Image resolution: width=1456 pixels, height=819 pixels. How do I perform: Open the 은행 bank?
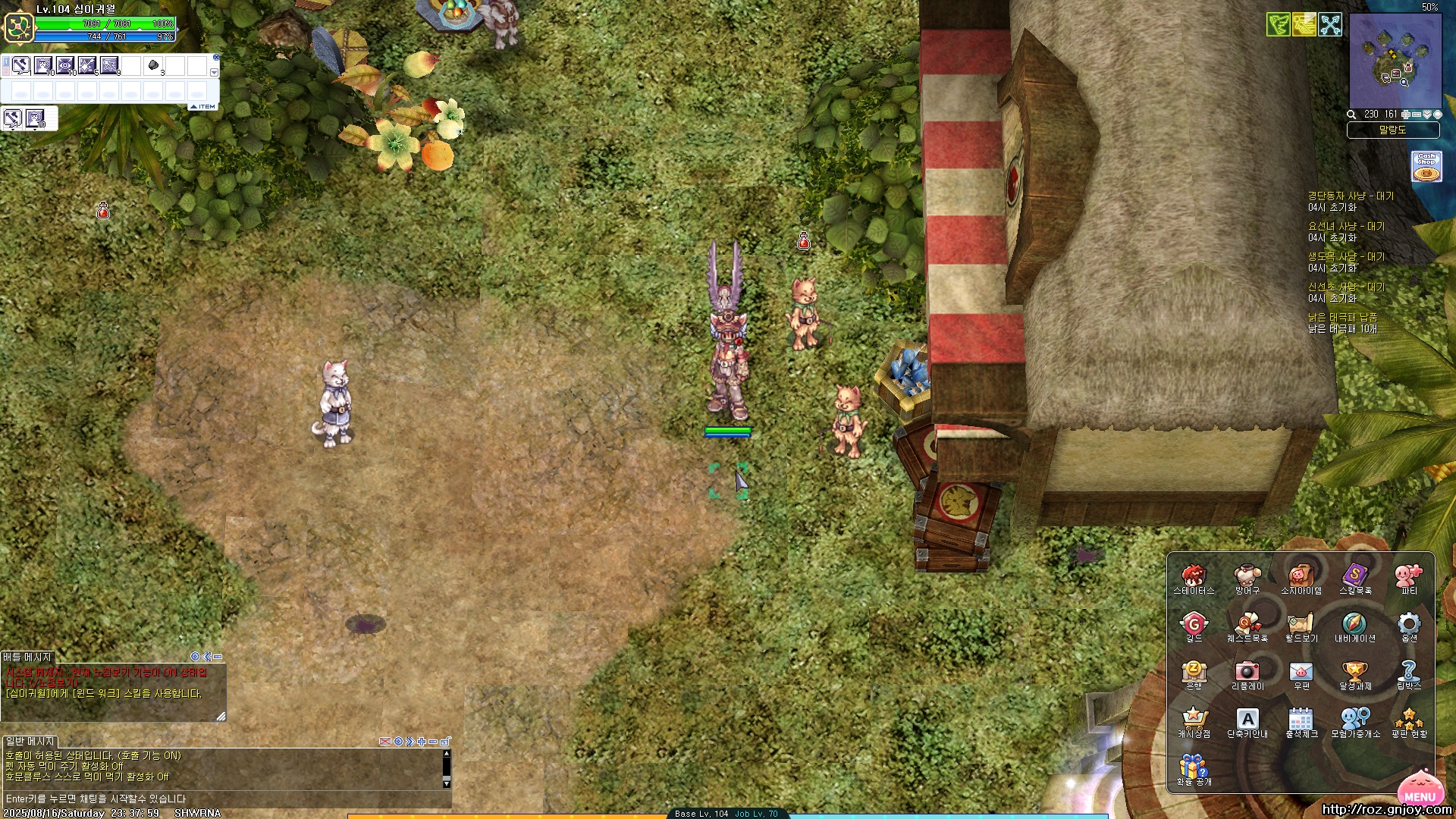coord(1194,672)
